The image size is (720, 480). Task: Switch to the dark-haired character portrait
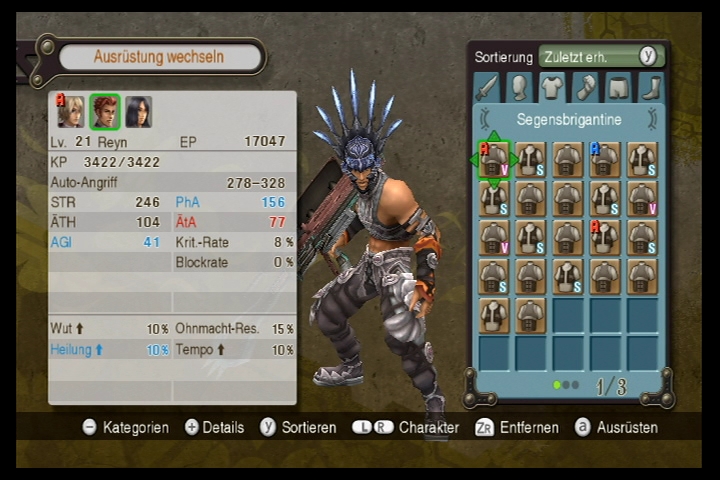(x=138, y=112)
